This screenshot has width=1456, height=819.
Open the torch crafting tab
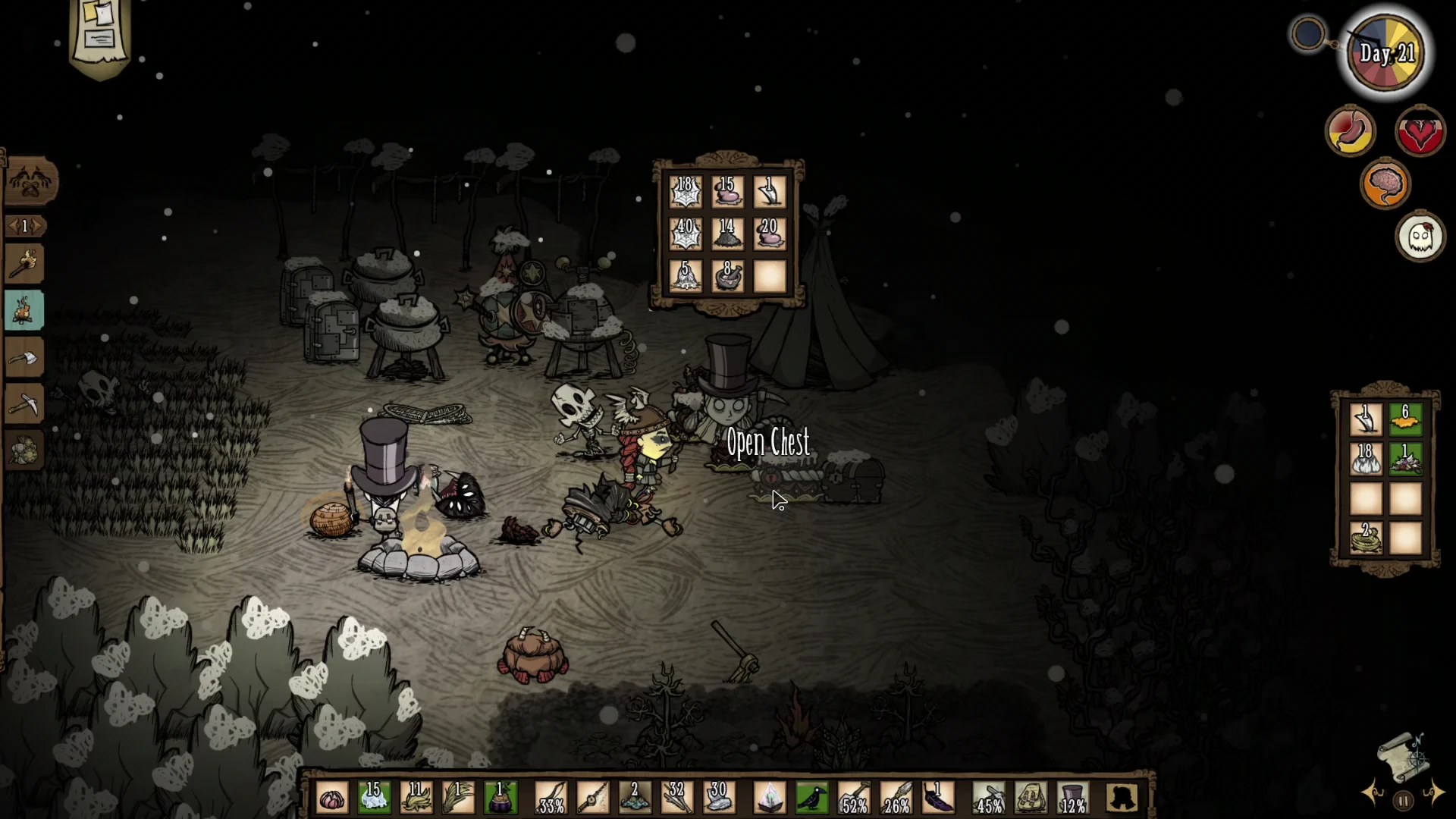point(25,264)
